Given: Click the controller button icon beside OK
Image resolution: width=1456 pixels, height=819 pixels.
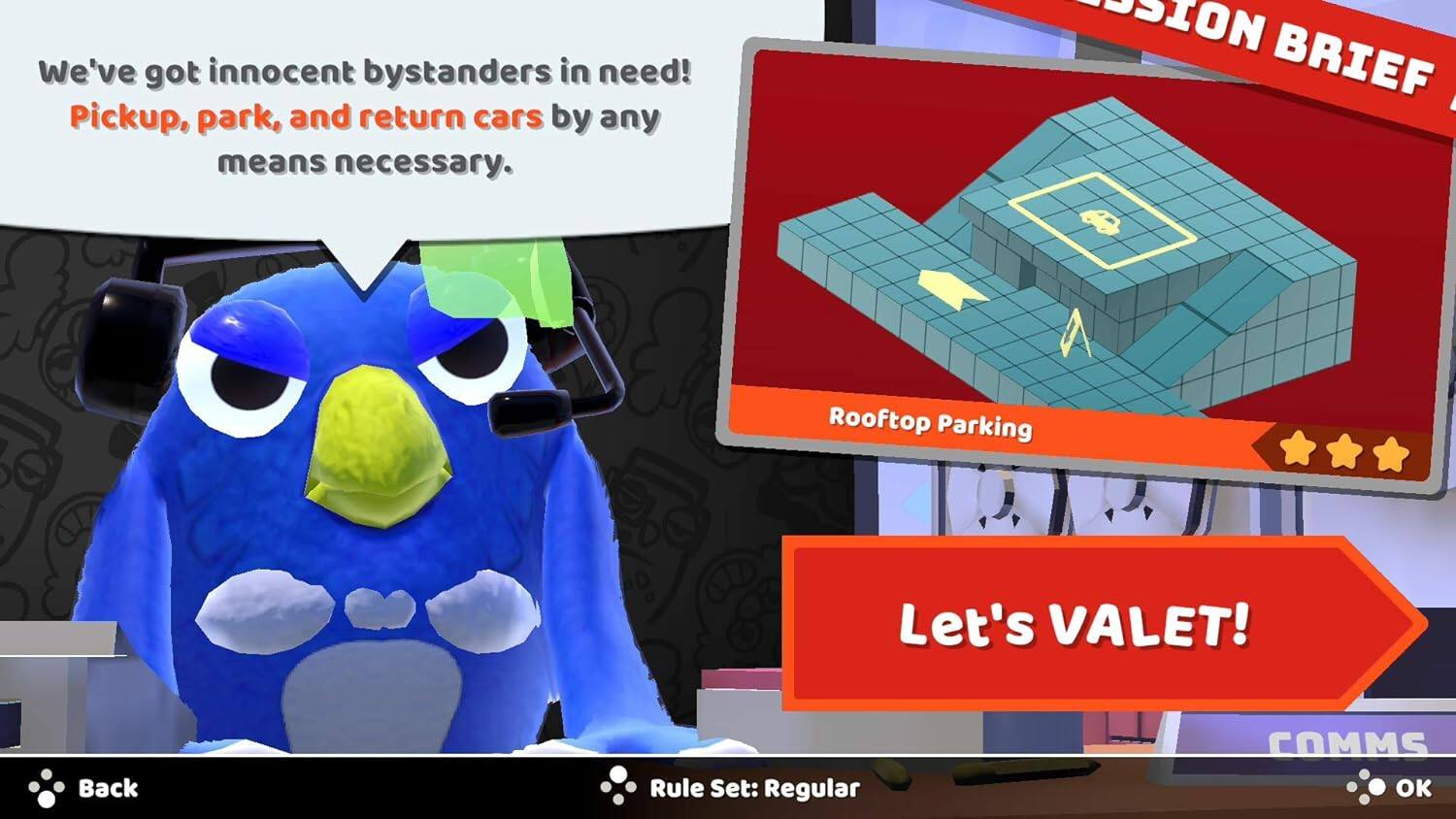Looking at the screenshot, I should pyautogui.click(x=1365, y=788).
